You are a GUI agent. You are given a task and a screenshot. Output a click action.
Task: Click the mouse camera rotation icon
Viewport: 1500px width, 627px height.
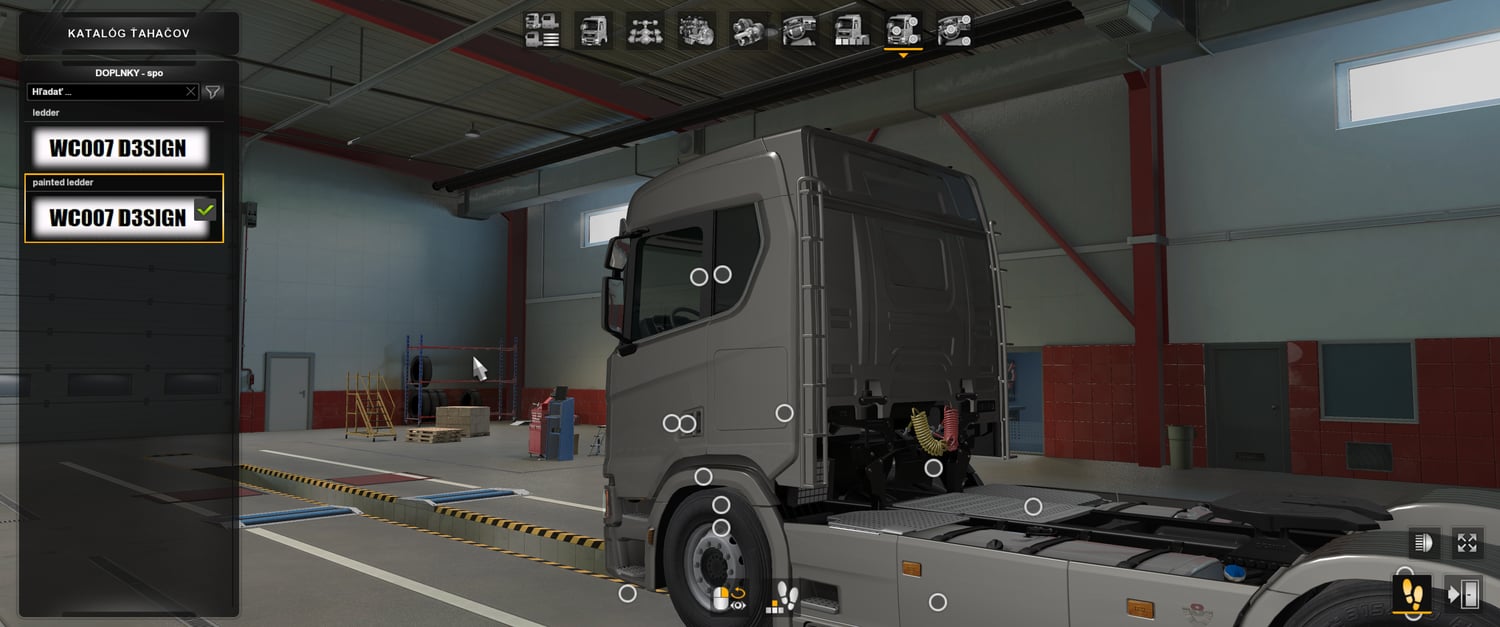click(x=727, y=598)
